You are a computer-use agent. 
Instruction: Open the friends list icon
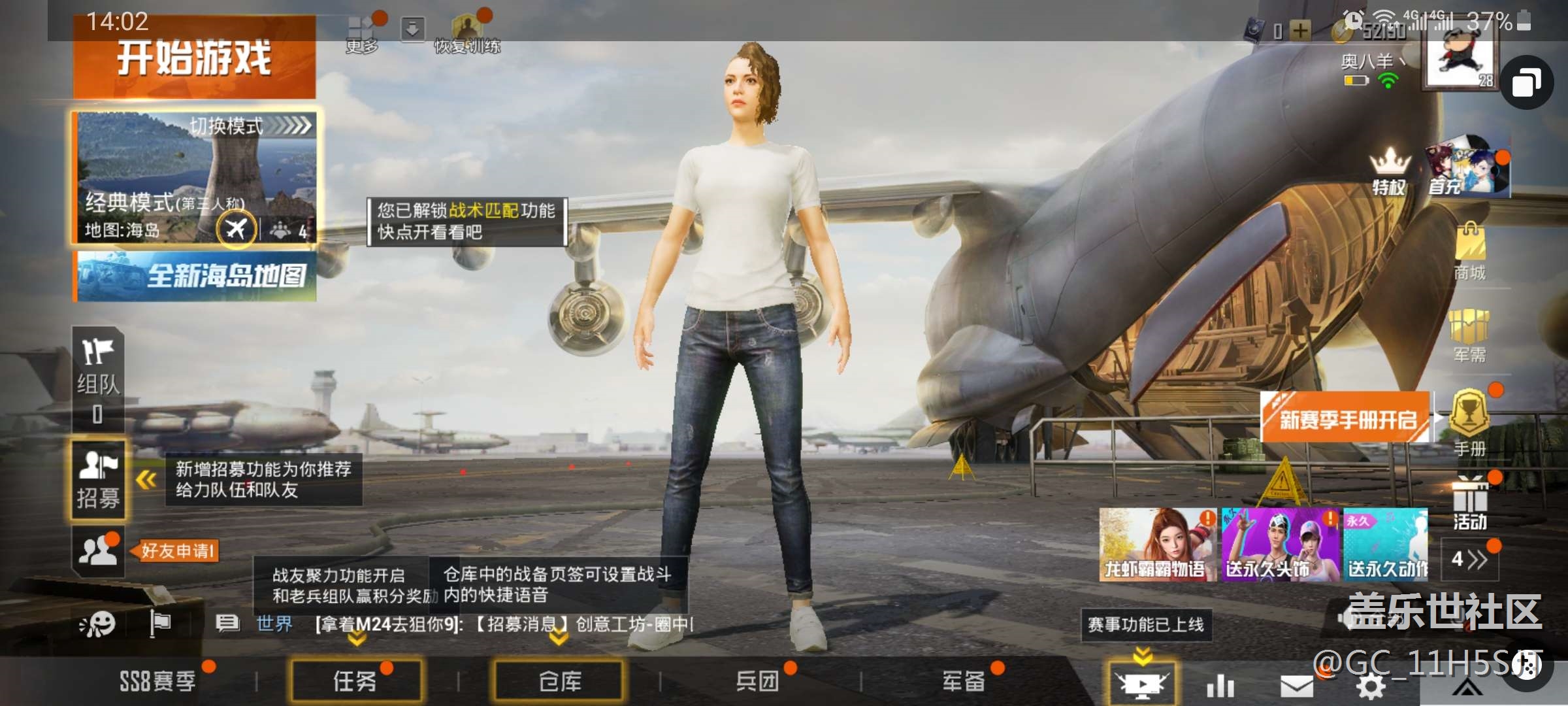[x=97, y=551]
